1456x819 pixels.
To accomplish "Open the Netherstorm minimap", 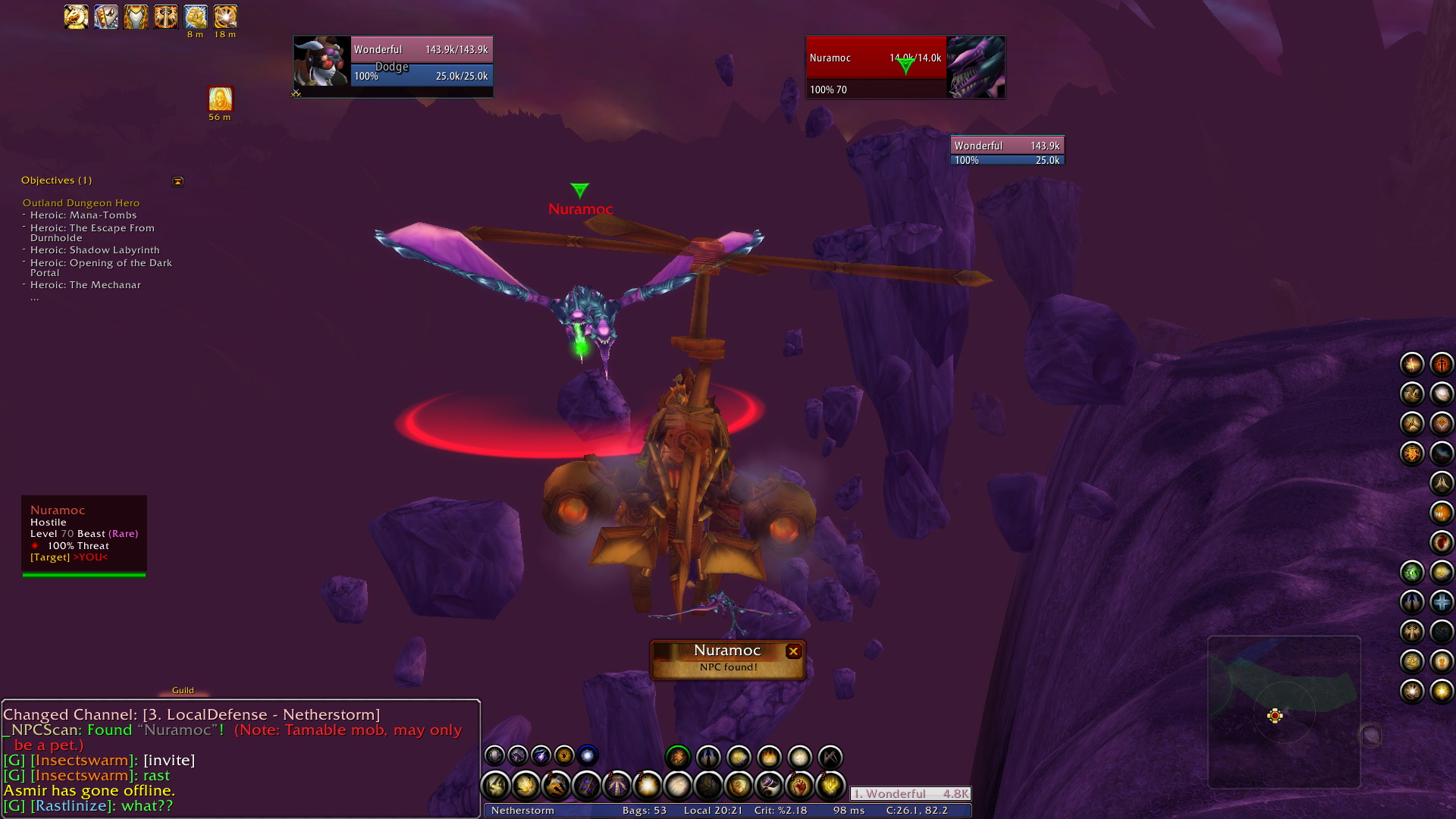I will coord(1284,711).
